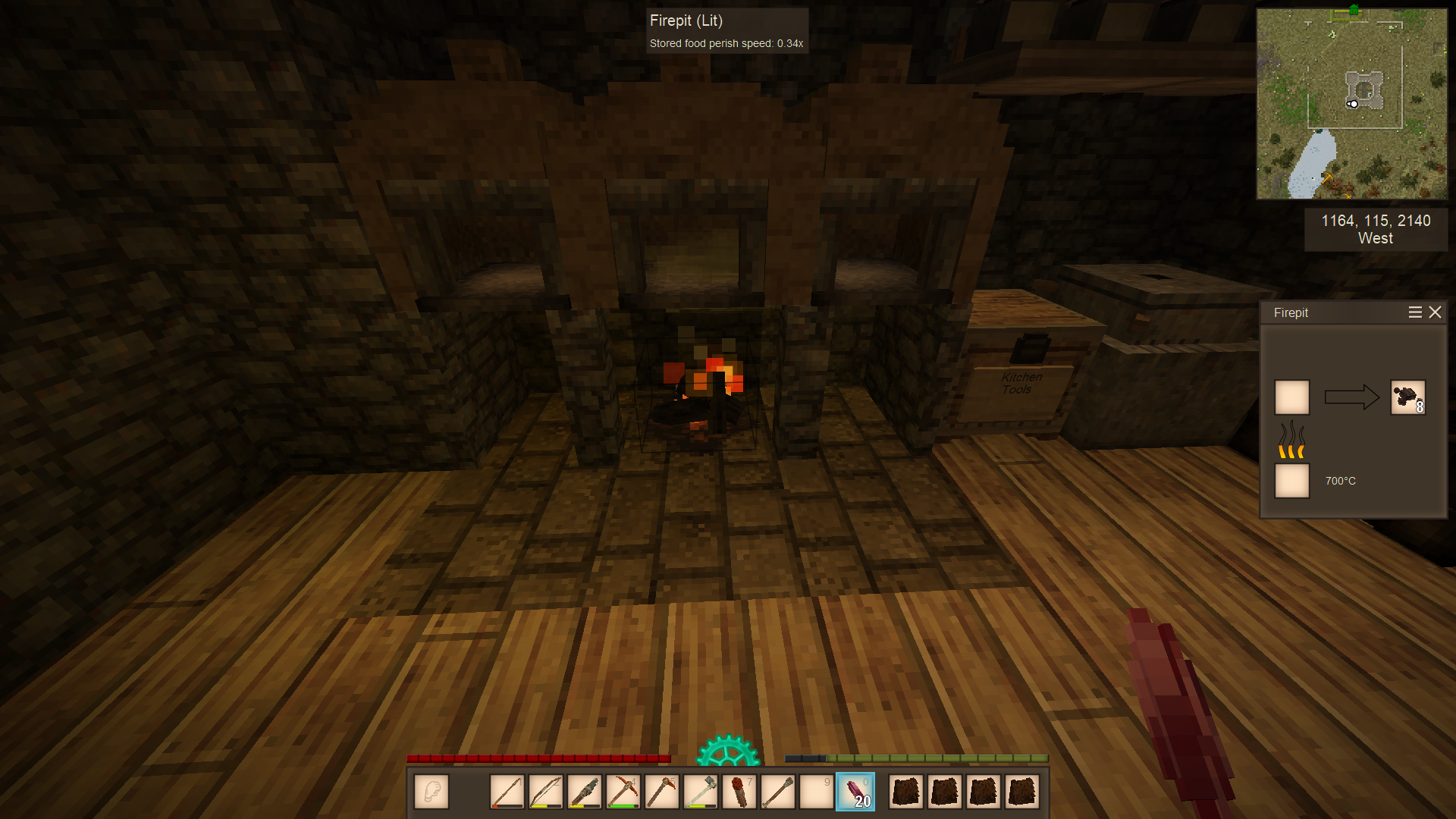Screen dimensions: 1456x819
Task: Select the grey-headed axe in hotbar slot 6
Action: pyautogui.click(x=701, y=792)
